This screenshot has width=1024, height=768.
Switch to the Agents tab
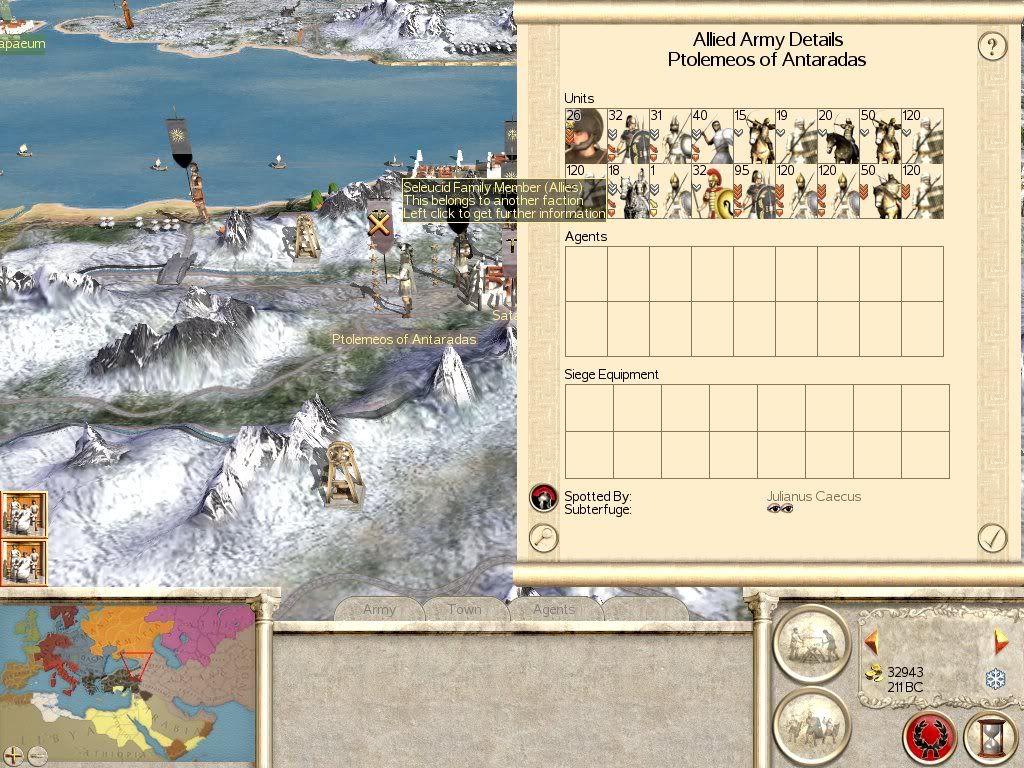[554, 609]
